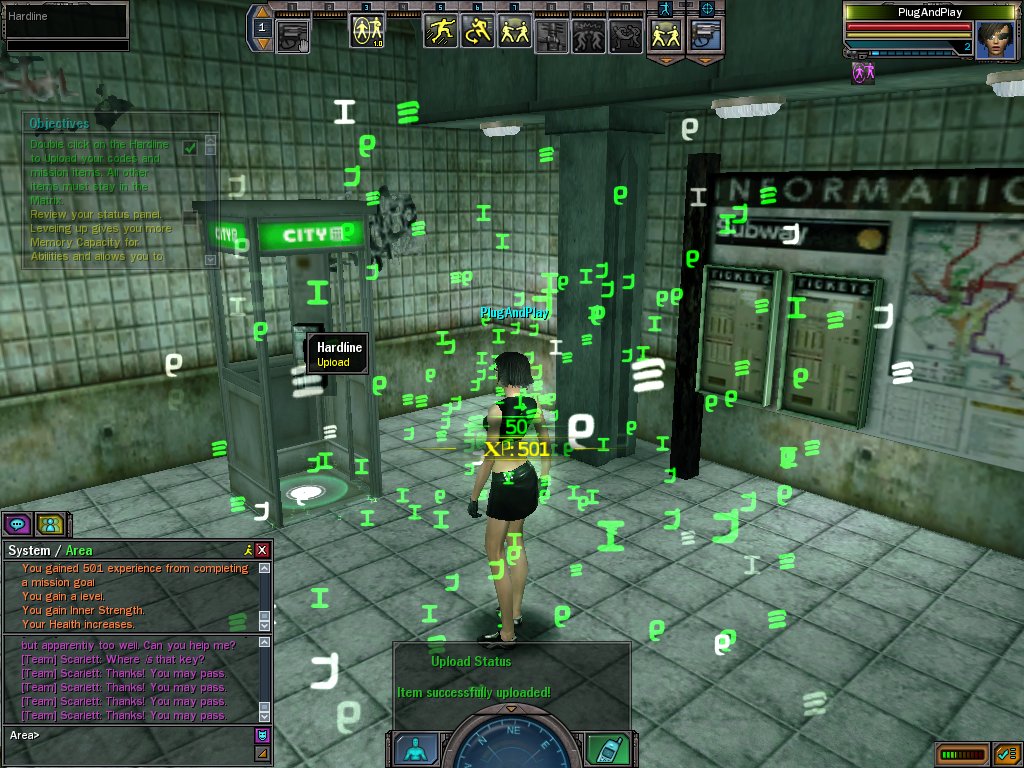1024x768 pixels.
Task: Open the chat bubble panel
Action: (x=17, y=523)
